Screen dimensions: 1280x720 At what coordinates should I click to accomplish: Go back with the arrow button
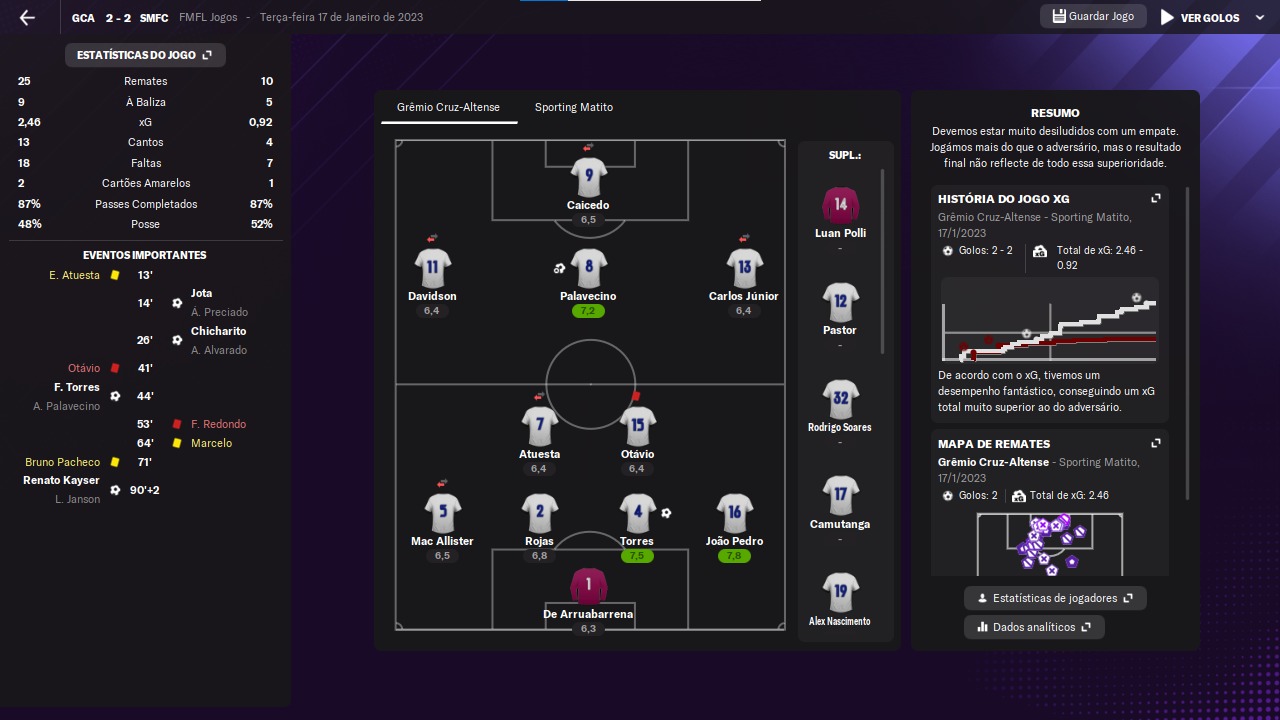(x=27, y=18)
